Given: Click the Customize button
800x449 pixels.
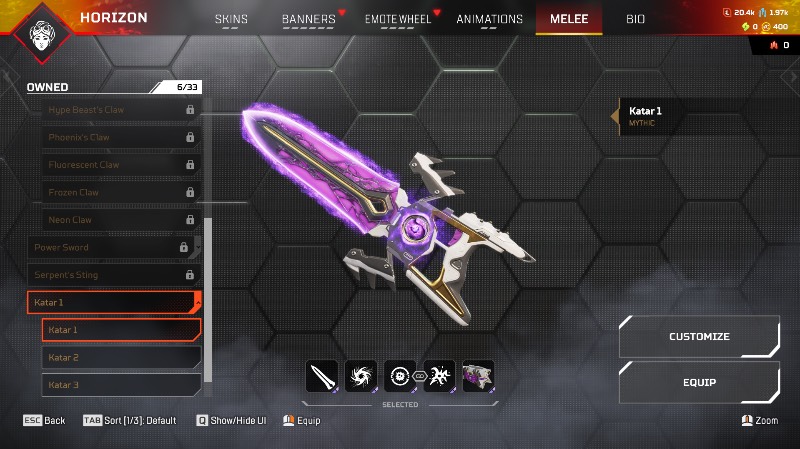Looking at the screenshot, I should pos(699,337).
